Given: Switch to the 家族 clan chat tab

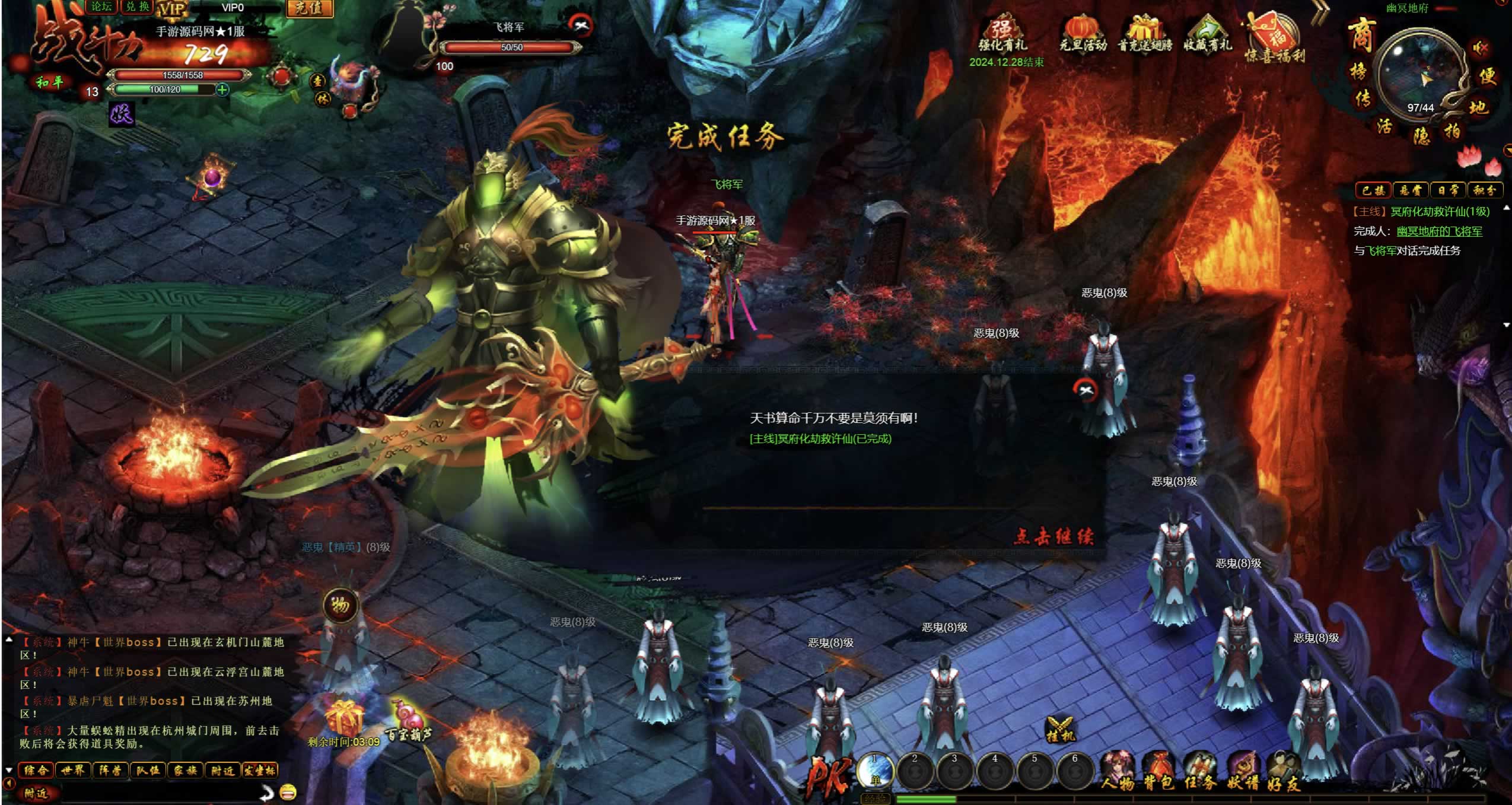Looking at the screenshot, I should (x=185, y=771).
